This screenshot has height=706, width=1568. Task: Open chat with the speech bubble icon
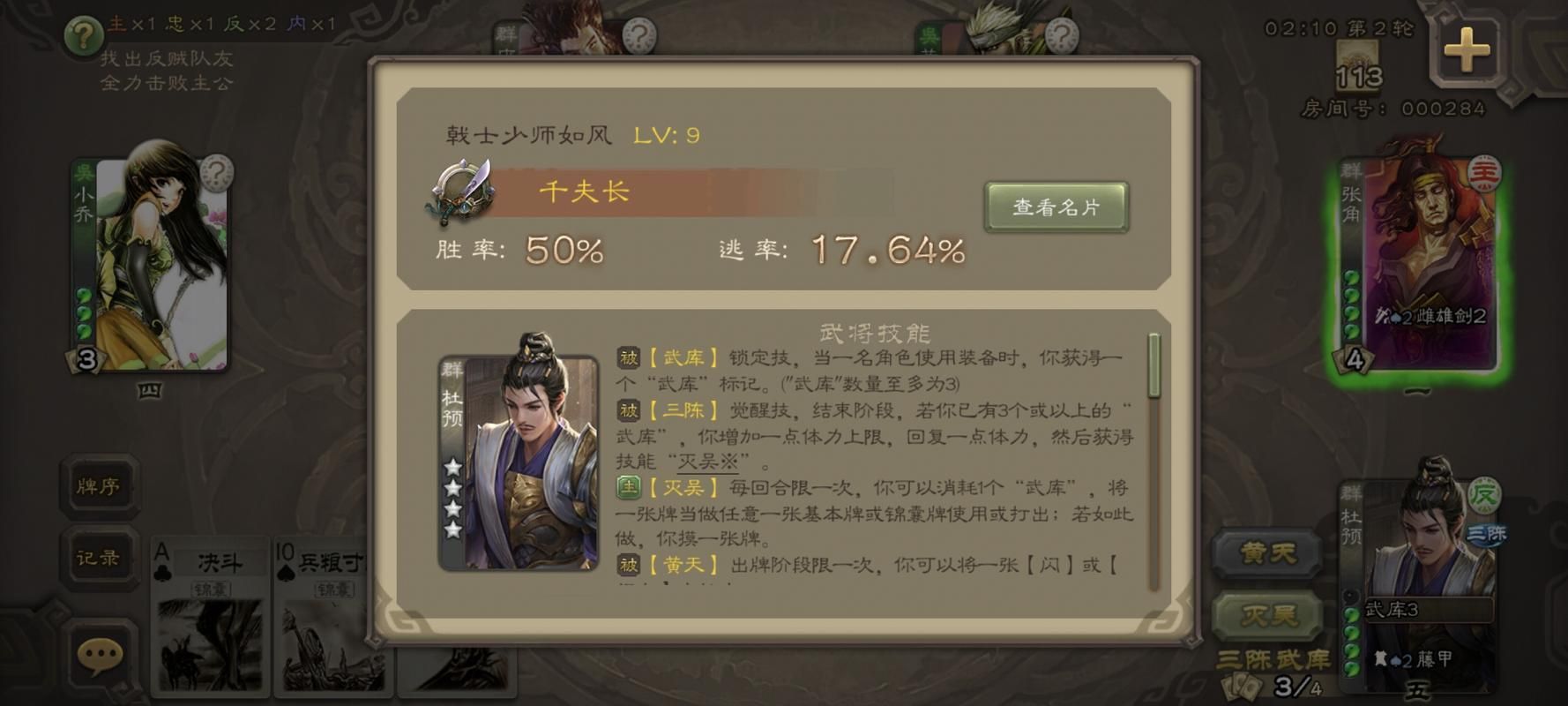[100, 655]
